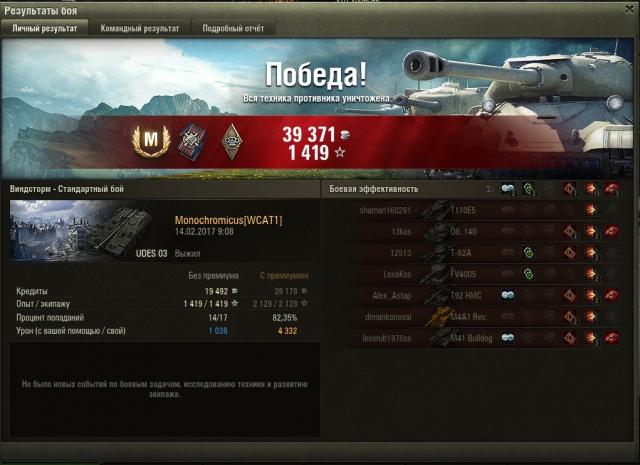Viewport: 640px width, 465px height.
Task: Show the Подробный отчёт tab
Action: point(231,29)
